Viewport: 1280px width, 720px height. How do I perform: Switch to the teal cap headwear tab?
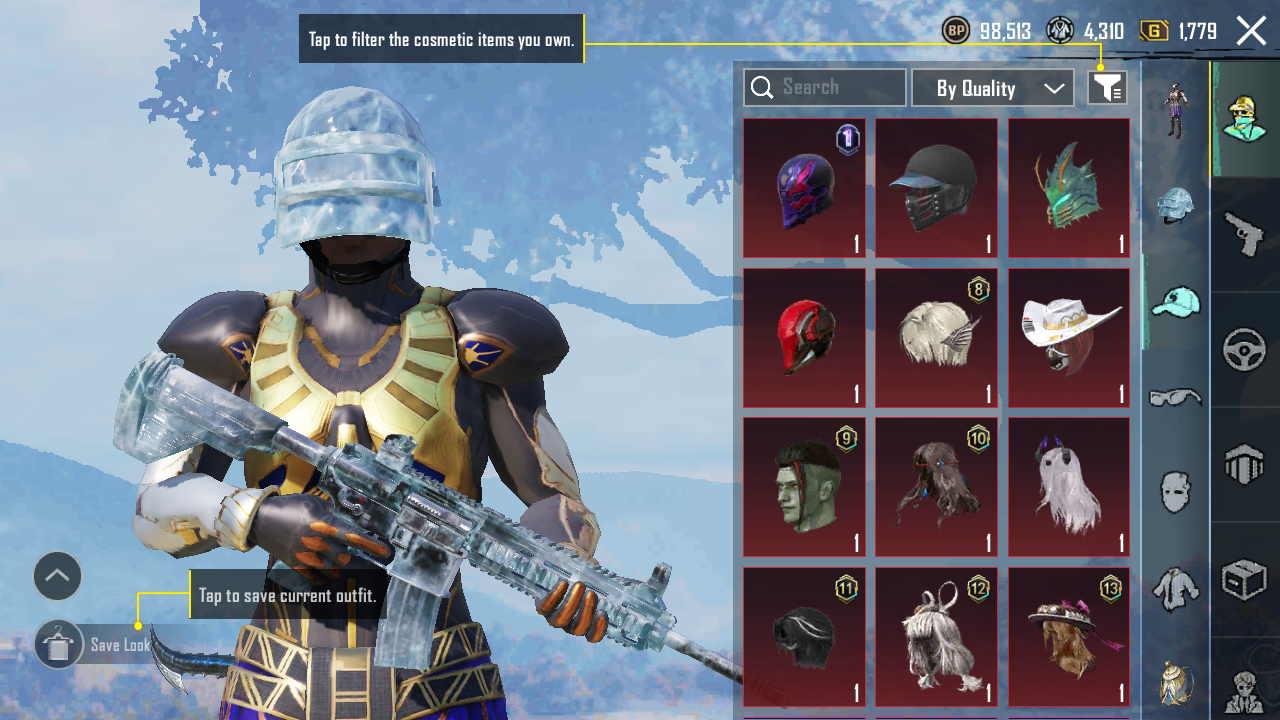pos(1175,302)
